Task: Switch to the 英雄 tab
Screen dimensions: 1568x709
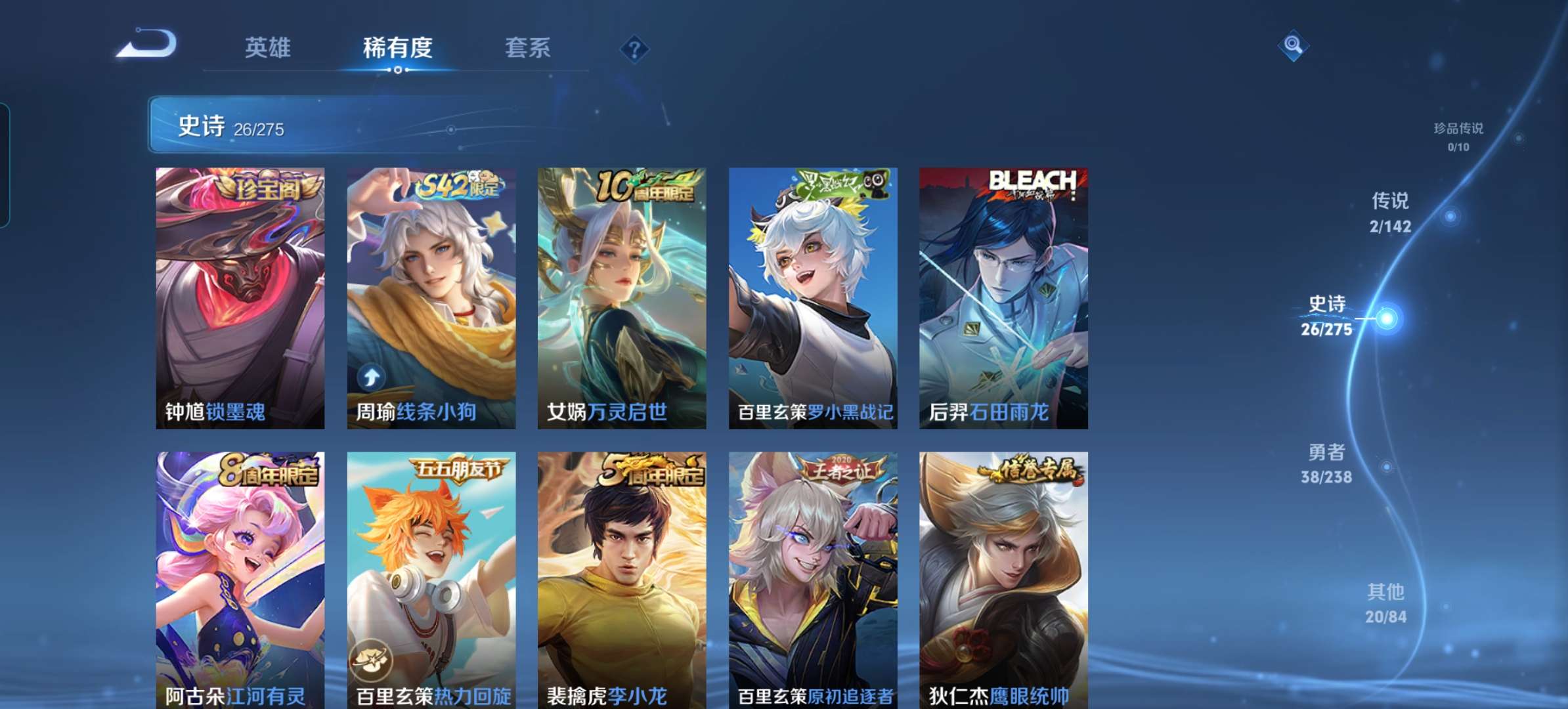Action: pos(270,47)
